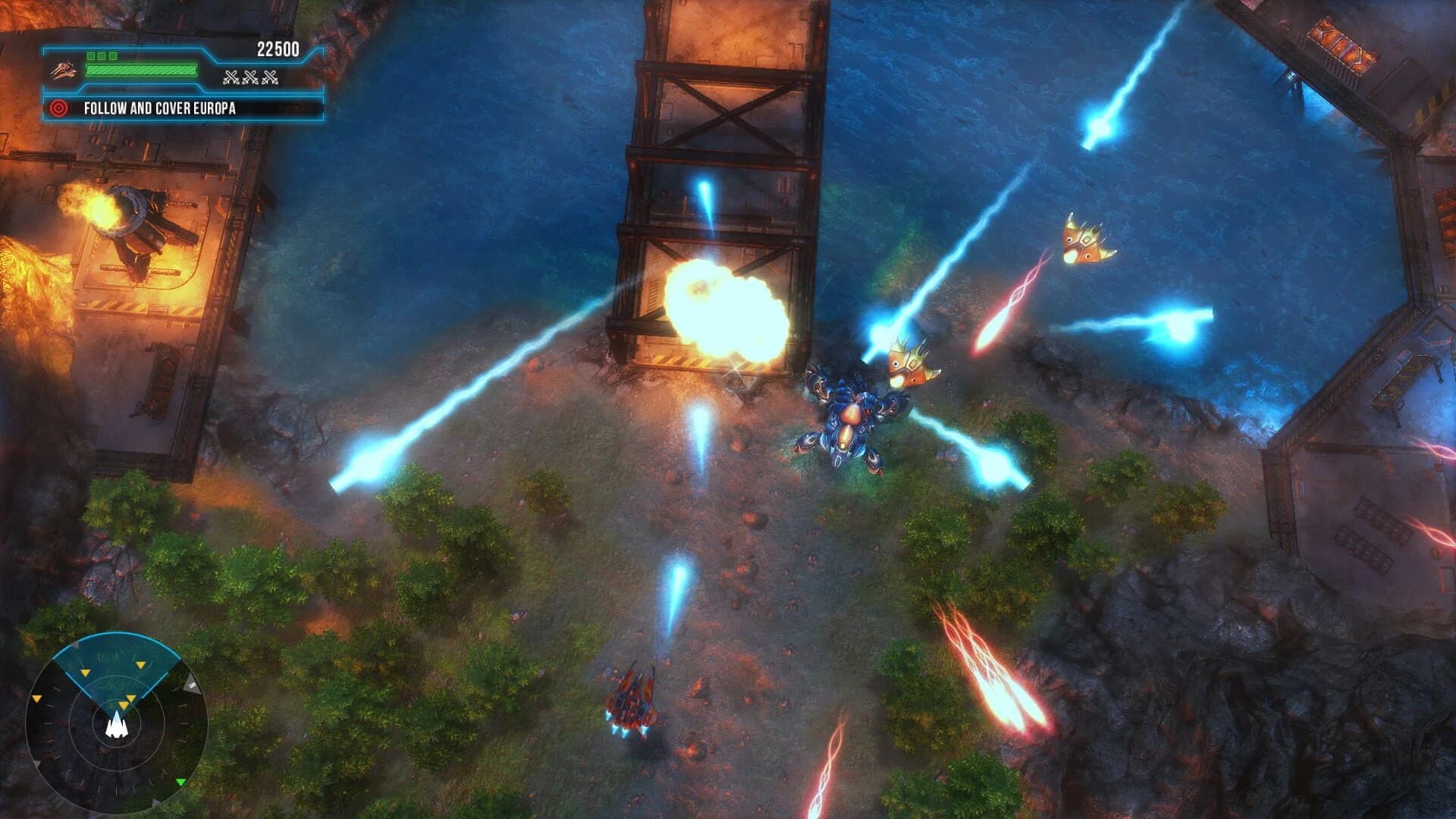Open the FOLLOW AND COVER EUROPA objective banner
This screenshot has width=1456, height=819.
[x=159, y=109]
